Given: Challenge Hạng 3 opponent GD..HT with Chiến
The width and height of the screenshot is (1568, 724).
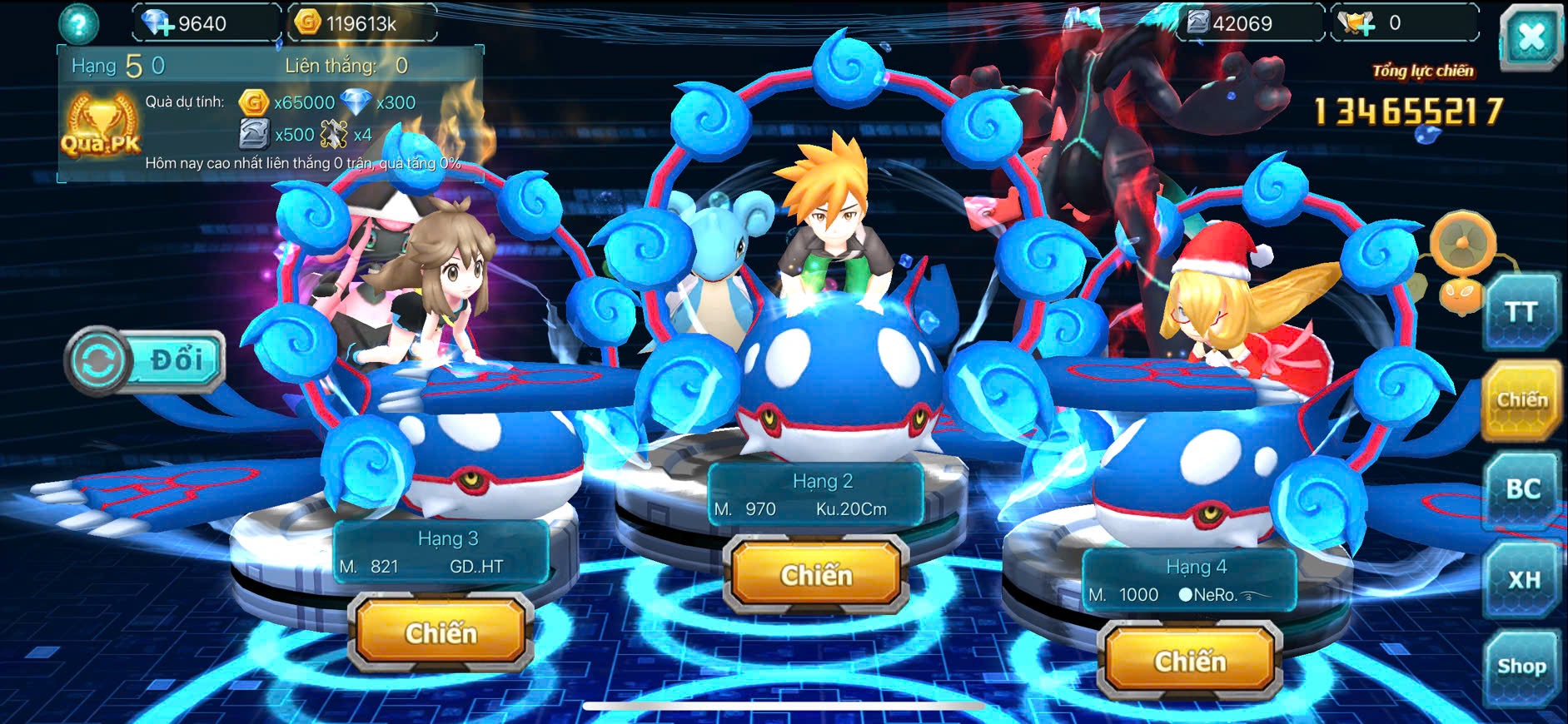Looking at the screenshot, I should pos(441,633).
